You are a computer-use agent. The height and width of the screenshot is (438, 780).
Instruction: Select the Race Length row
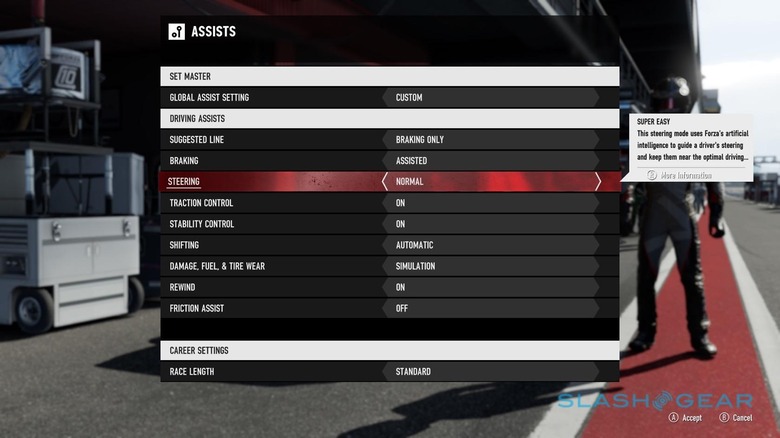click(389, 372)
